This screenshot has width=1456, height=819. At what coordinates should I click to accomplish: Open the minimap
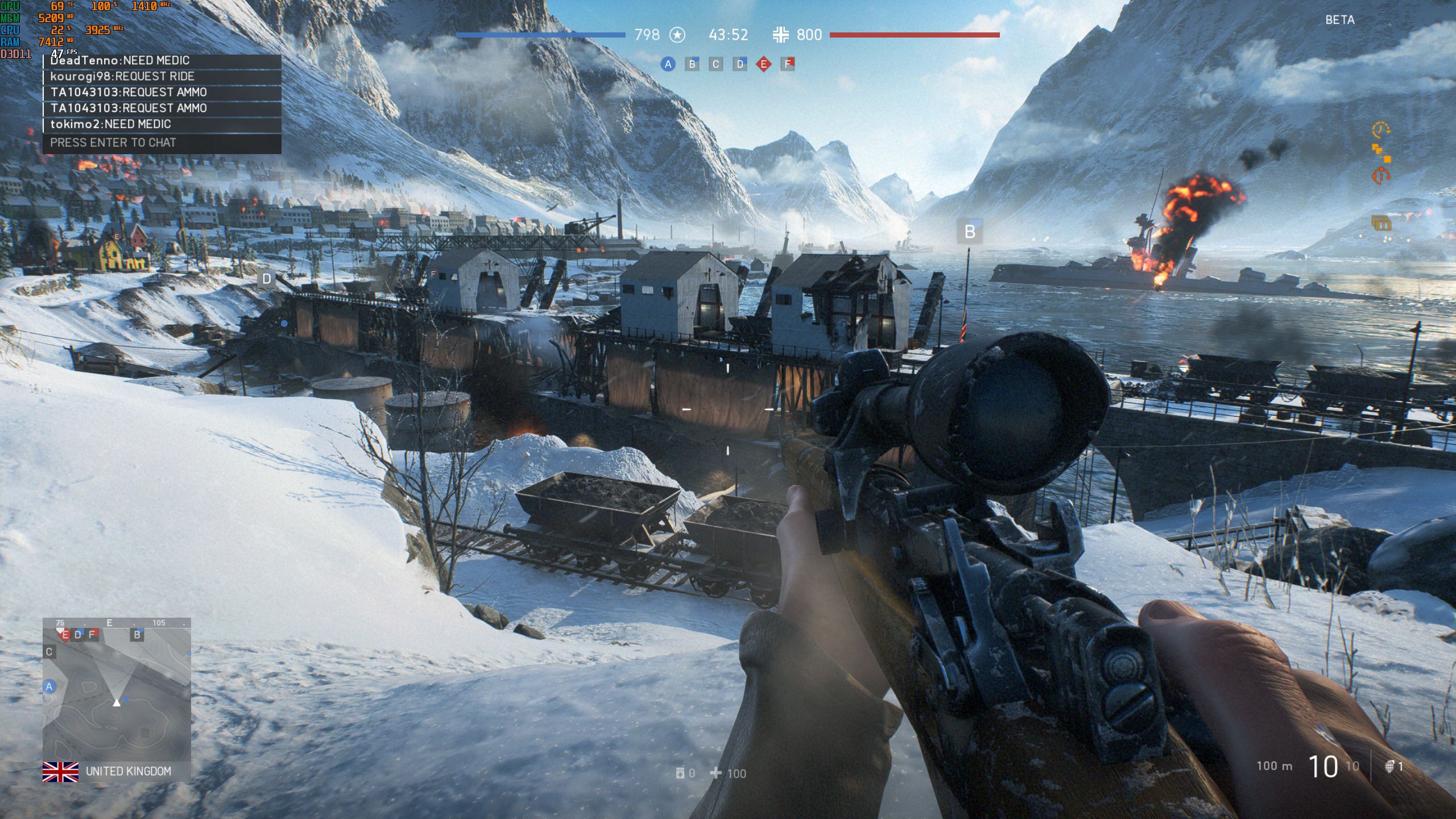[117, 689]
